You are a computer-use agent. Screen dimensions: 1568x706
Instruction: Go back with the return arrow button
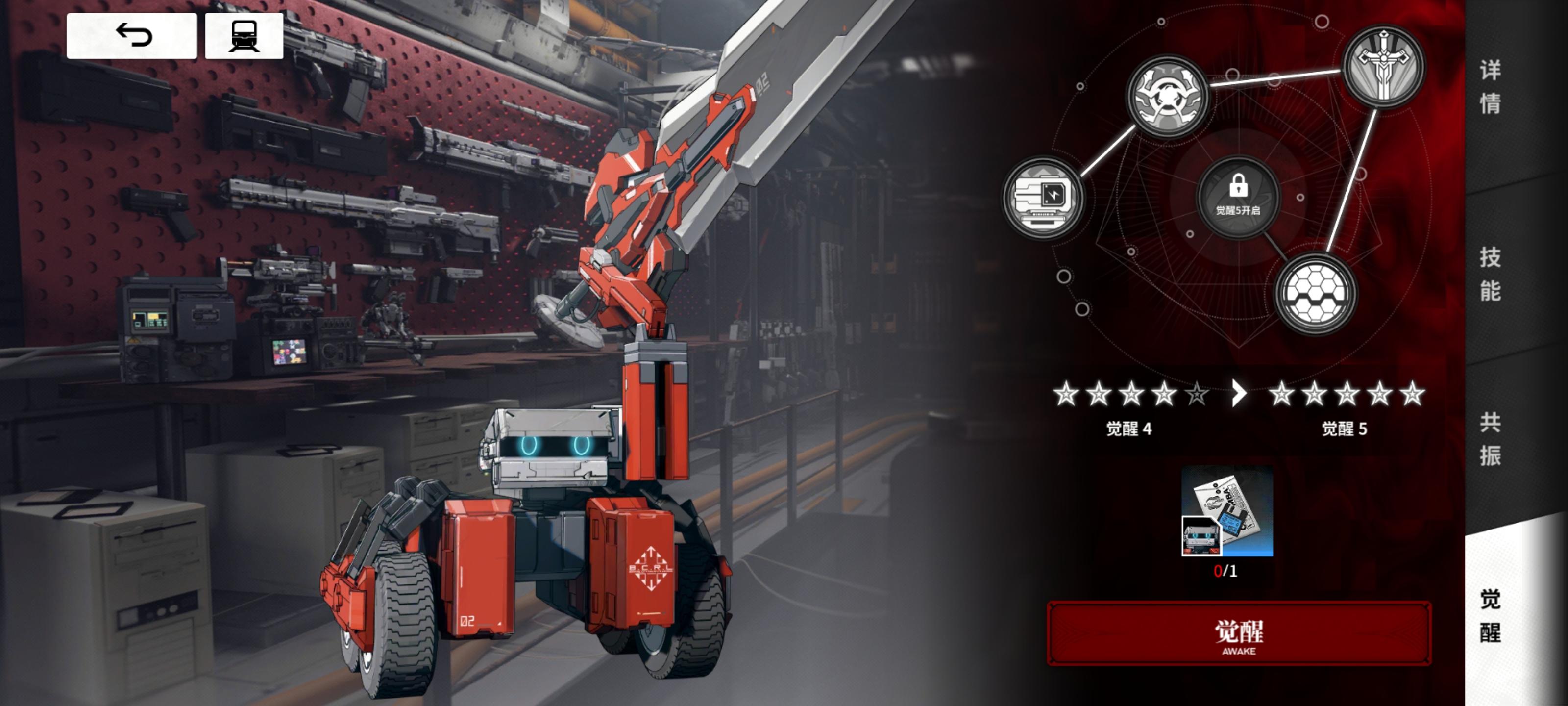click(x=131, y=36)
